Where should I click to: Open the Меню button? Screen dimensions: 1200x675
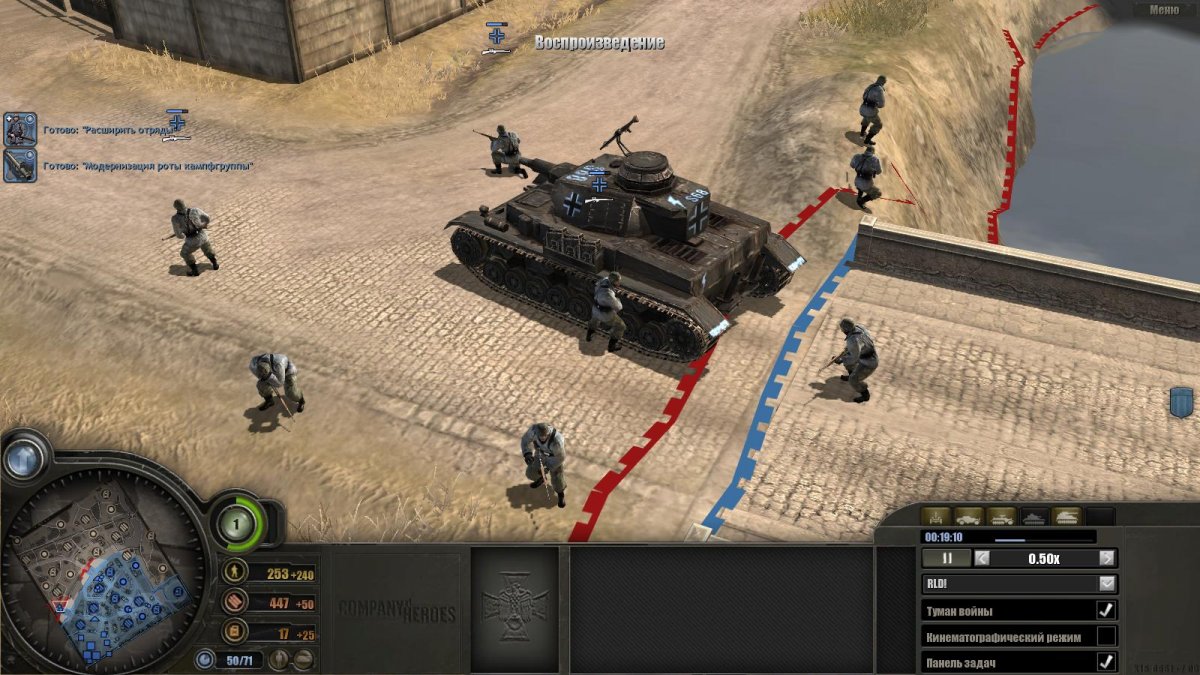[1163, 10]
